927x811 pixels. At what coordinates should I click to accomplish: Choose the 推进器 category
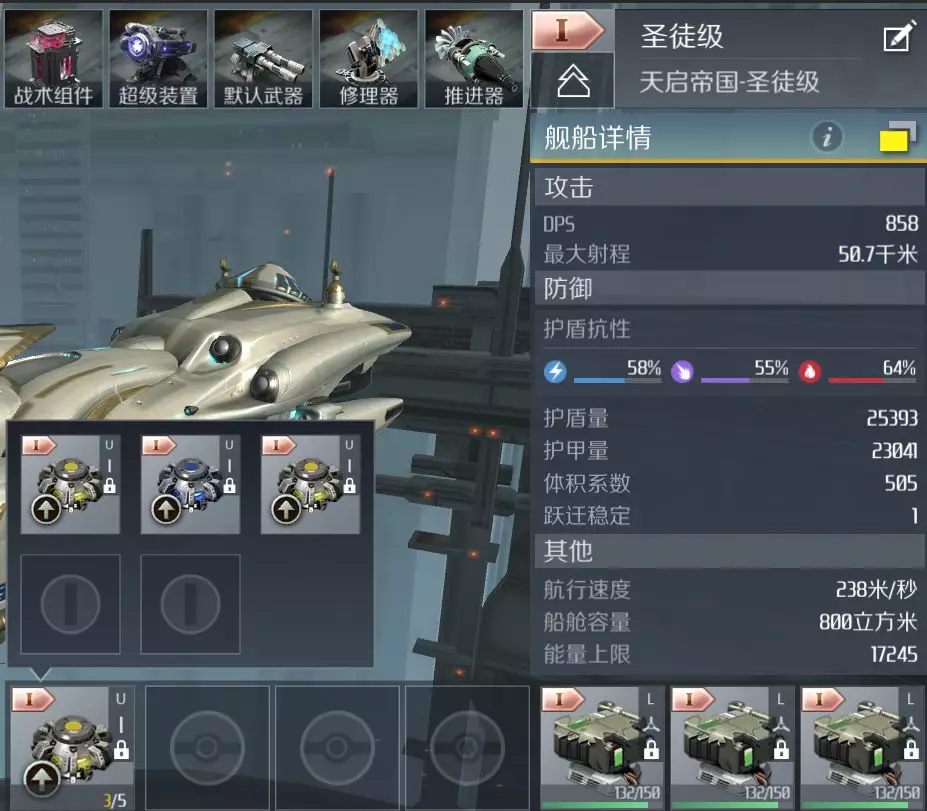(473, 58)
